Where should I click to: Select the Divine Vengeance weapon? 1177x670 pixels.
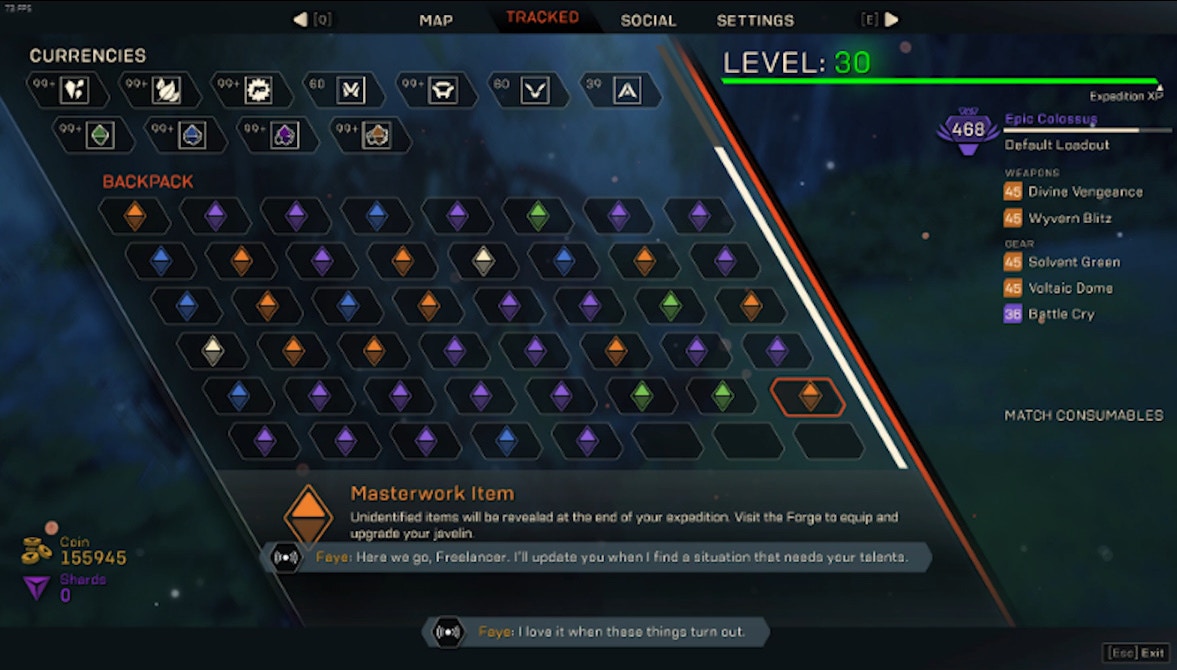pos(1085,192)
